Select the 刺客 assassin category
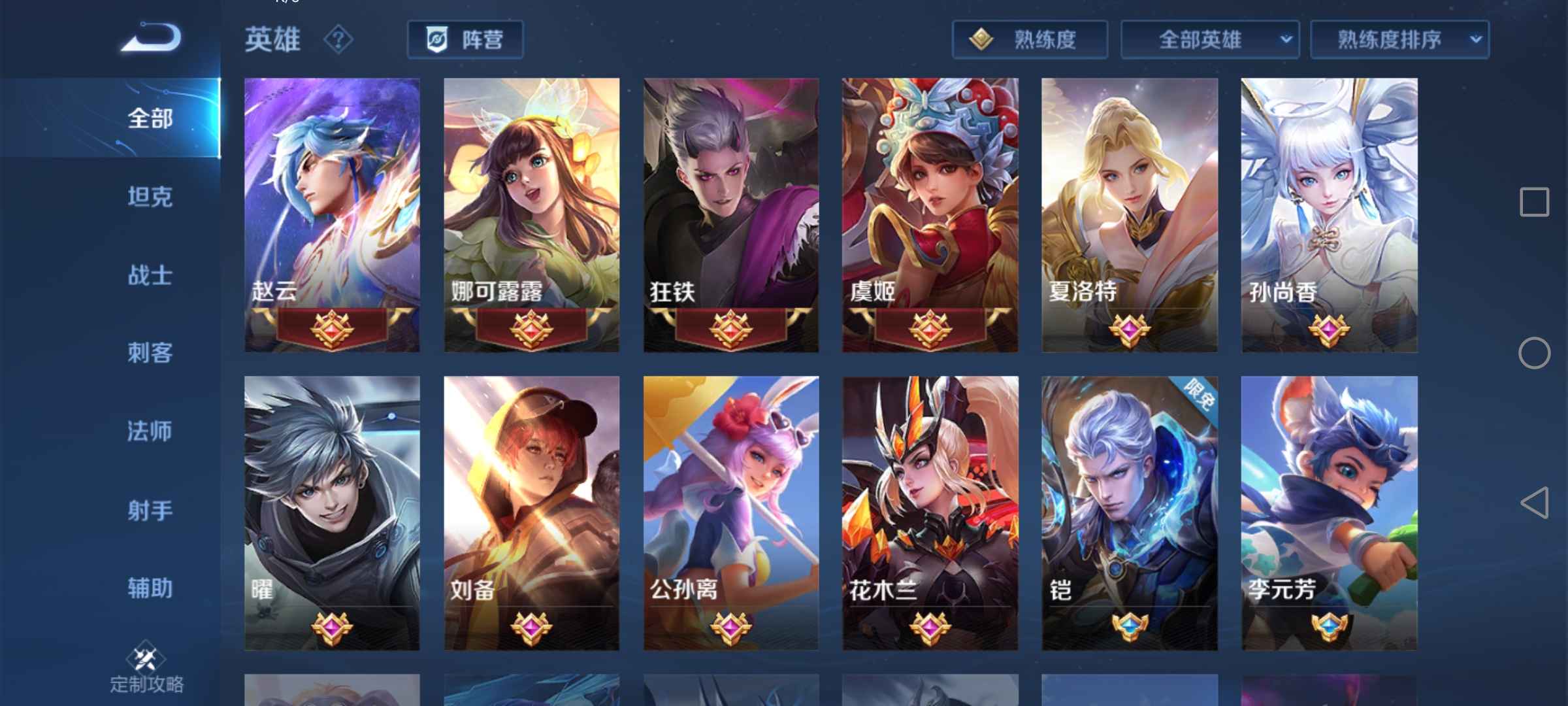The width and height of the screenshot is (1568, 706). coord(150,353)
